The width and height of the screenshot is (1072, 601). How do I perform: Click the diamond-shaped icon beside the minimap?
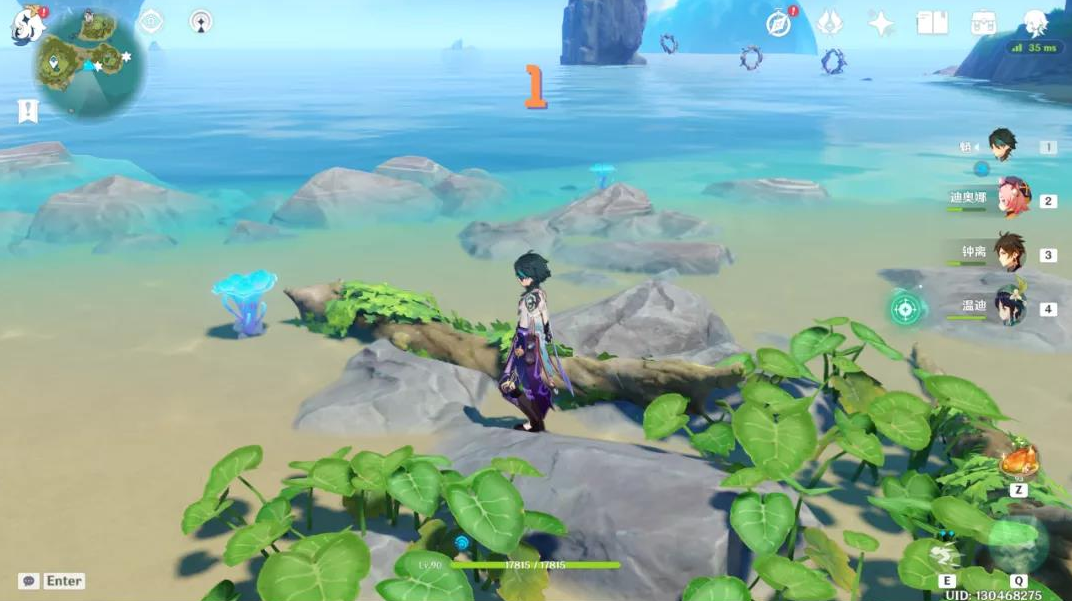151,22
